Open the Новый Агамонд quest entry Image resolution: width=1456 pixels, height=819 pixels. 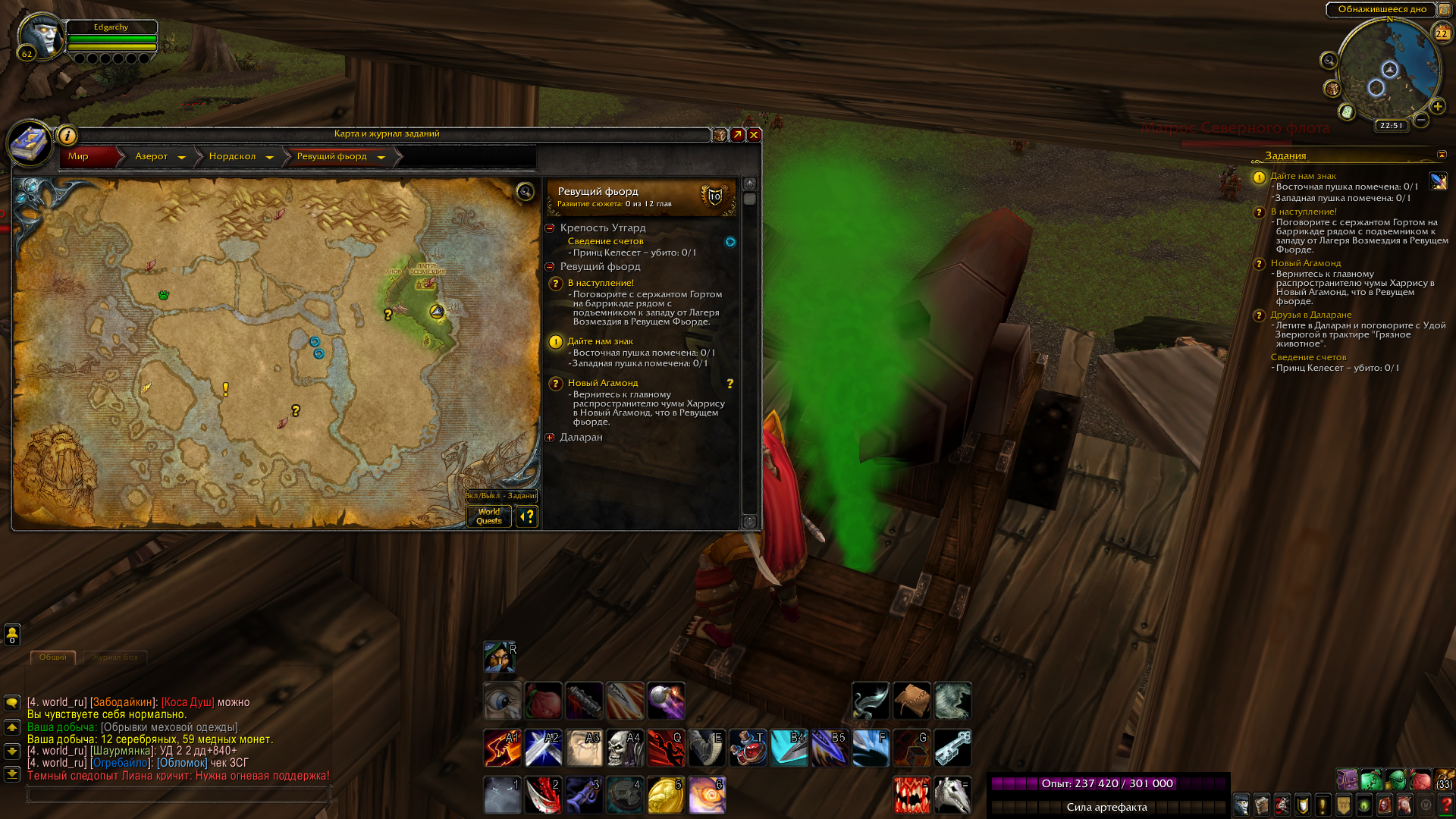point(603,383)
